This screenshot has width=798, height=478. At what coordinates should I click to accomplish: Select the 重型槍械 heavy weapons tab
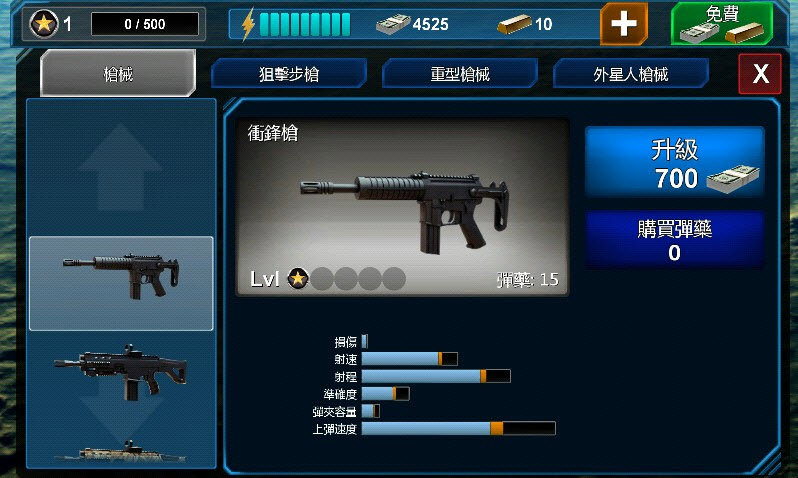tap(460, 74)
